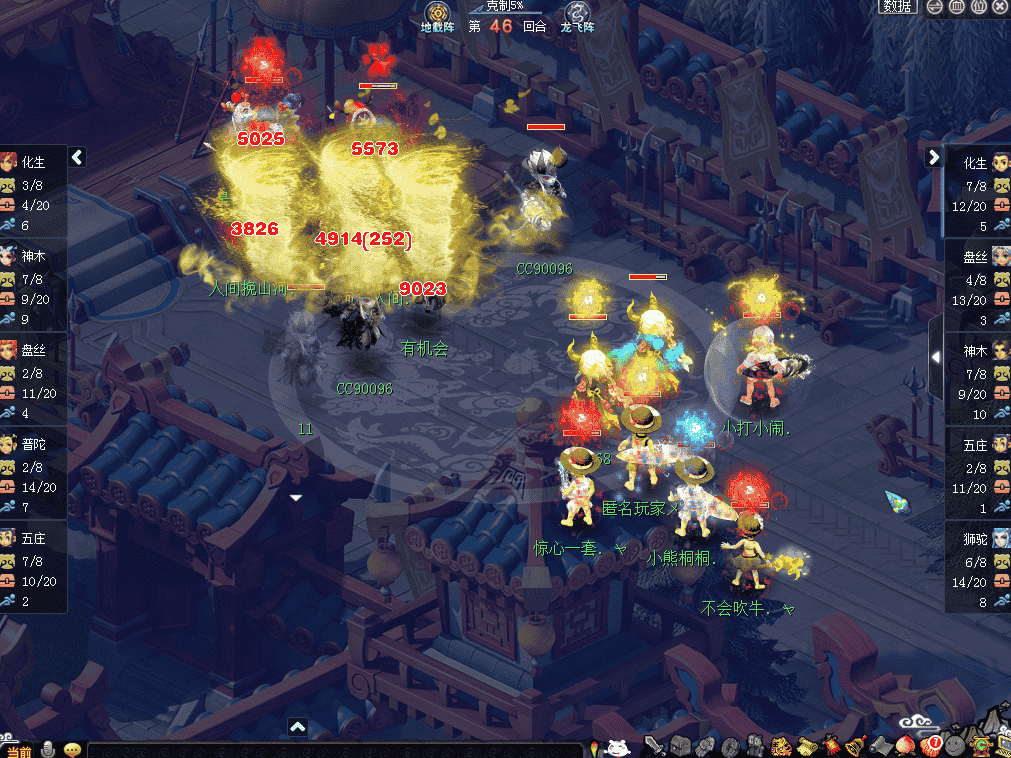Collapse the right team panel arrow
The height and width of the screenshot is (758, 1011).
[x=934, y=157]
